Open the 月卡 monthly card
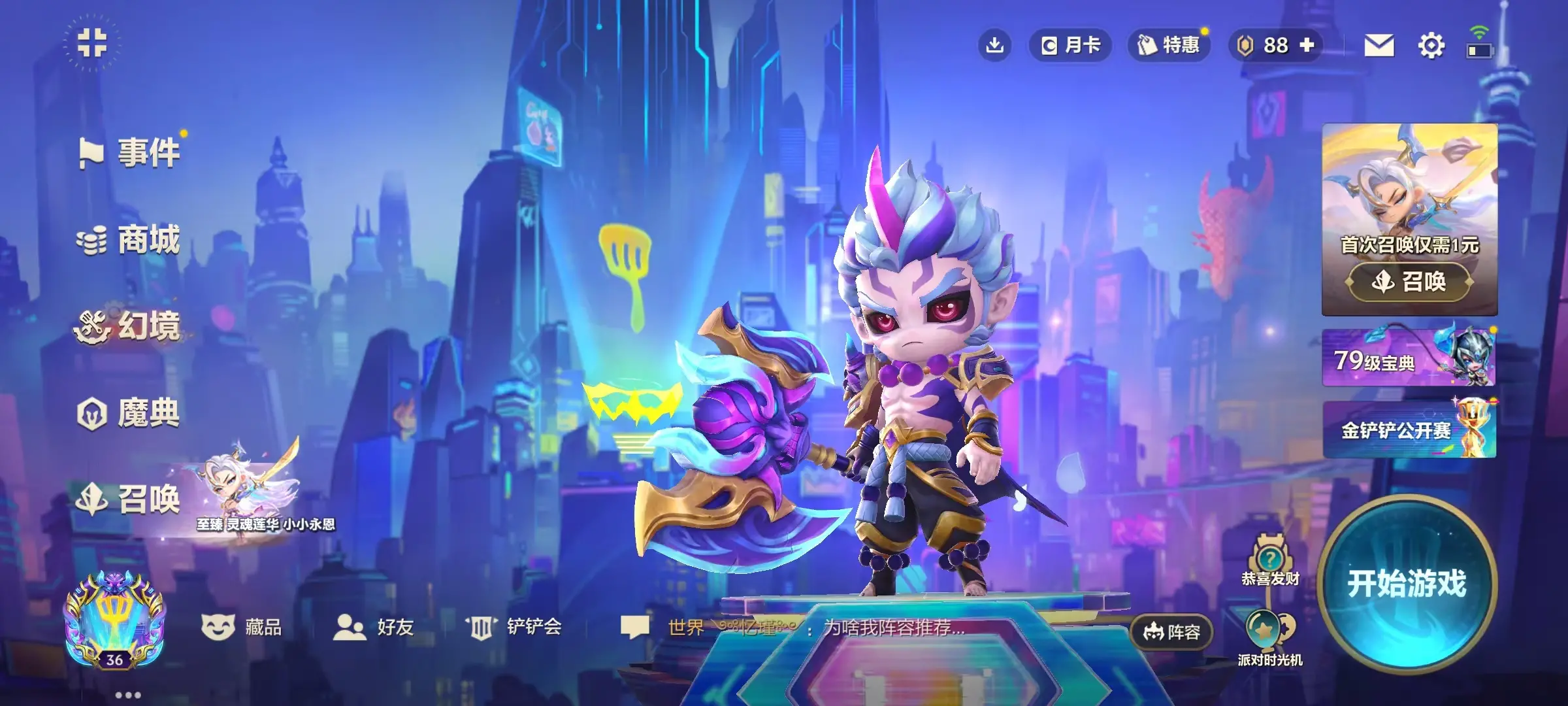The image size is (1568, 706). (1070, 45)
